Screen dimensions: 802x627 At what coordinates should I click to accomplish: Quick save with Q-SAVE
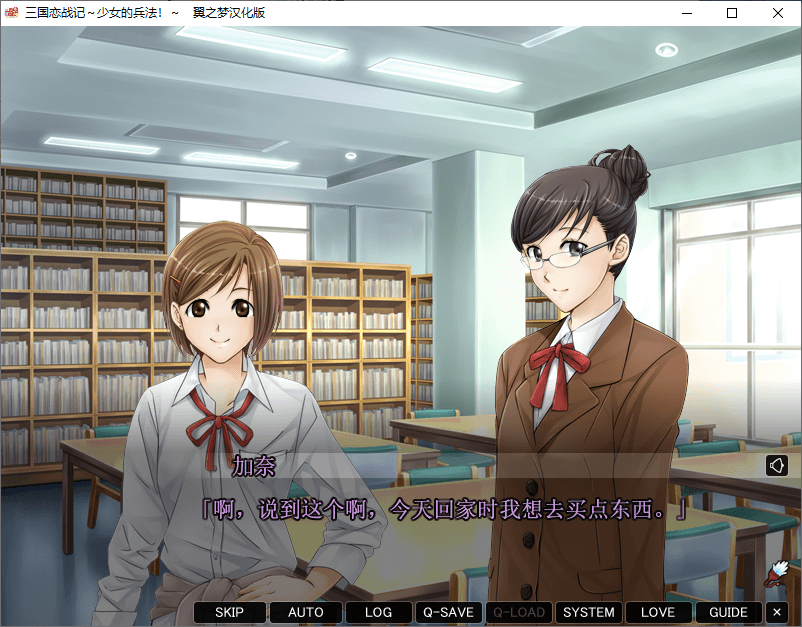click(x=448, y=612)
